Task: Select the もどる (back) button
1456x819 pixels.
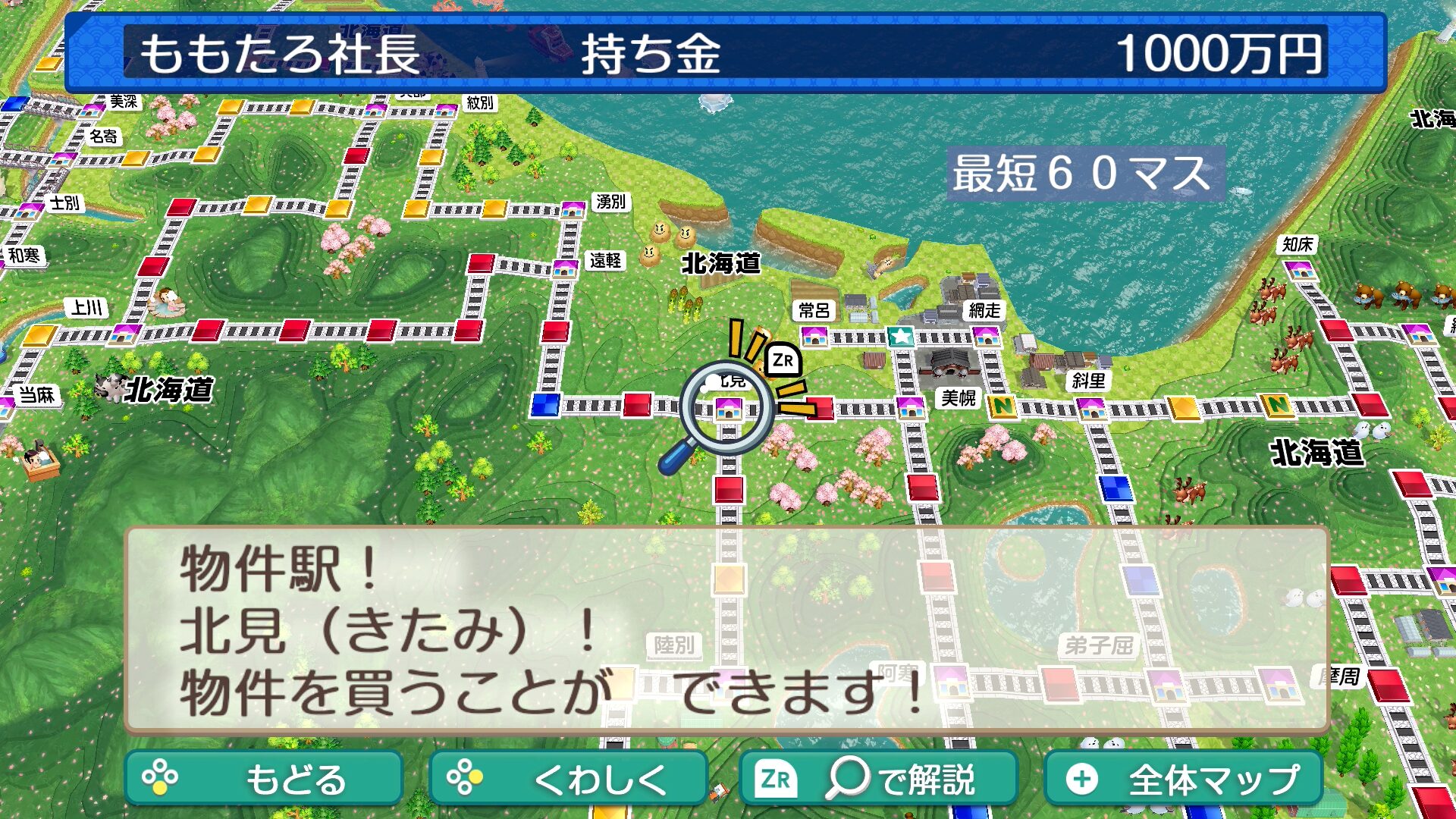Action: point(263,778)
